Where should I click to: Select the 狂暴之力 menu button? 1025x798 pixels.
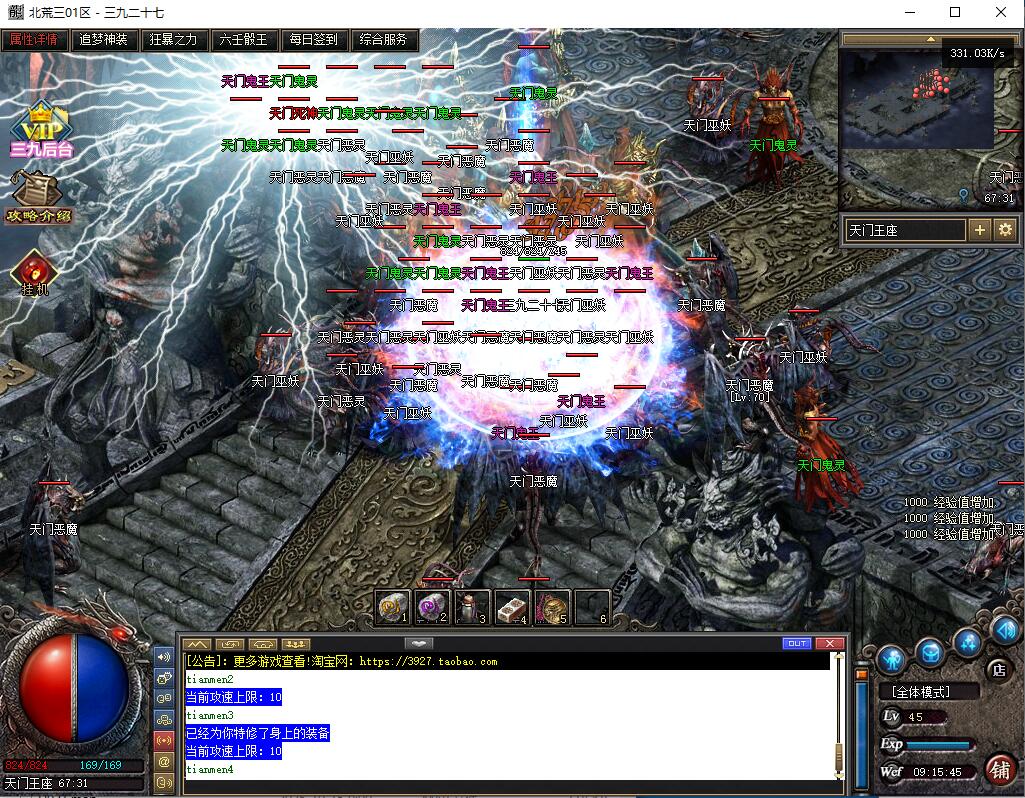[173, 40]
